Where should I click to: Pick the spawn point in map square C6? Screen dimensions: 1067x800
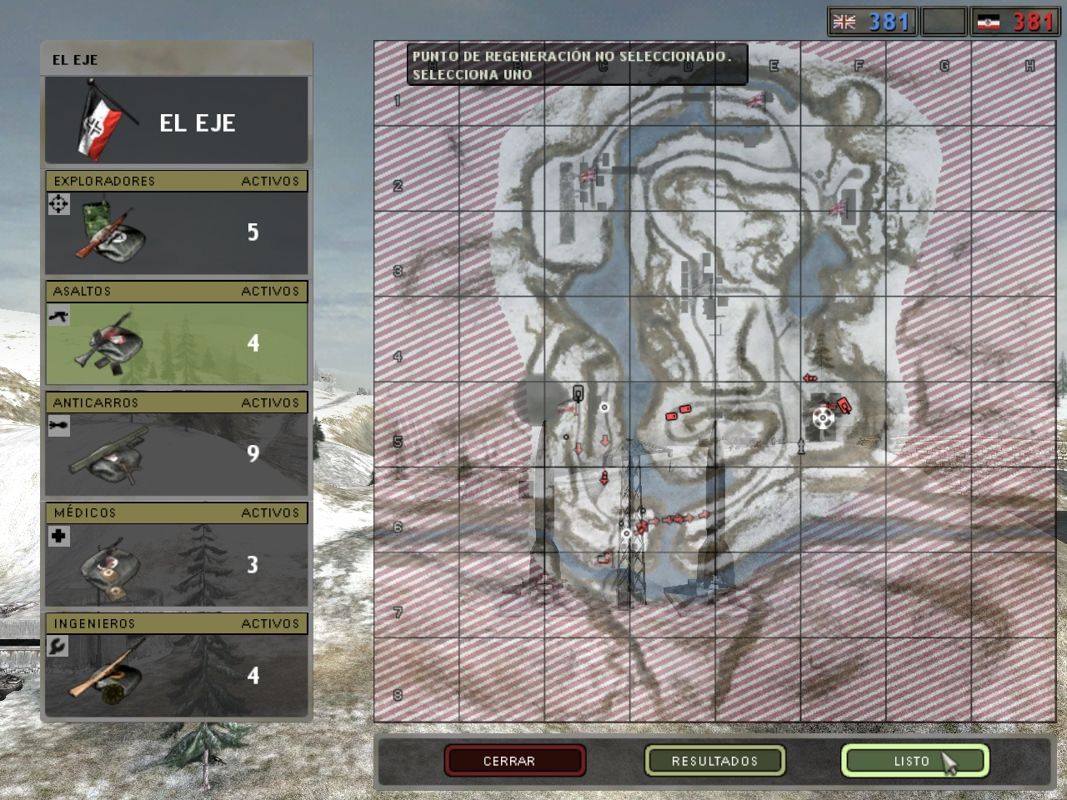tap(627, 533)
